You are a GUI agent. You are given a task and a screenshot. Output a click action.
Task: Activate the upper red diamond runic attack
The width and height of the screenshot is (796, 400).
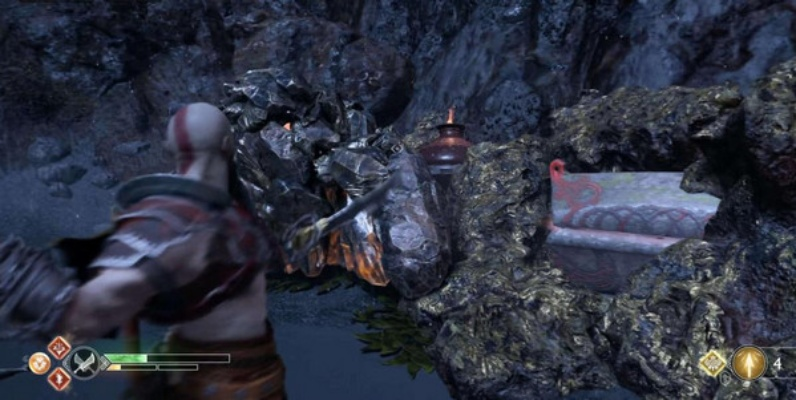[x=59, y=347]
